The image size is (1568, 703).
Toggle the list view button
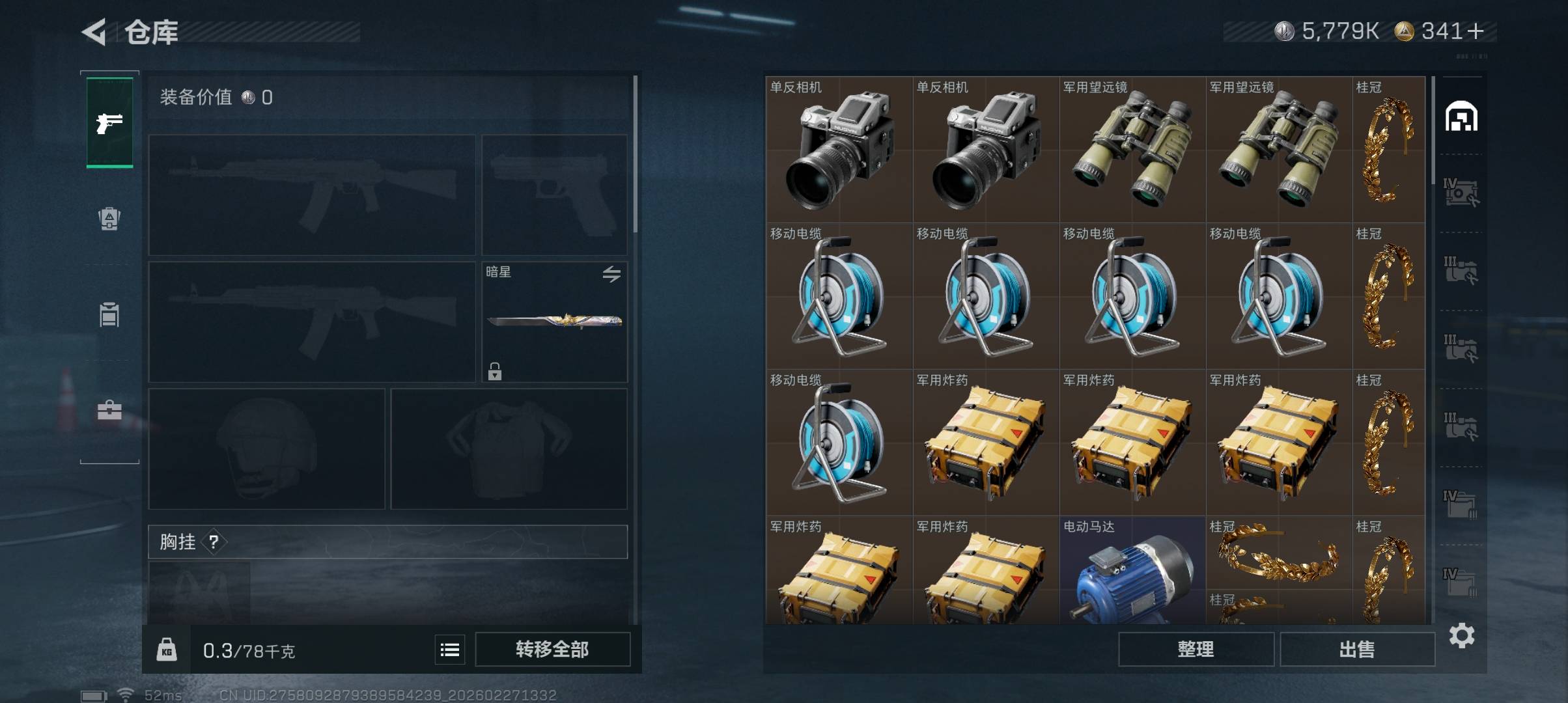point(450,650)
